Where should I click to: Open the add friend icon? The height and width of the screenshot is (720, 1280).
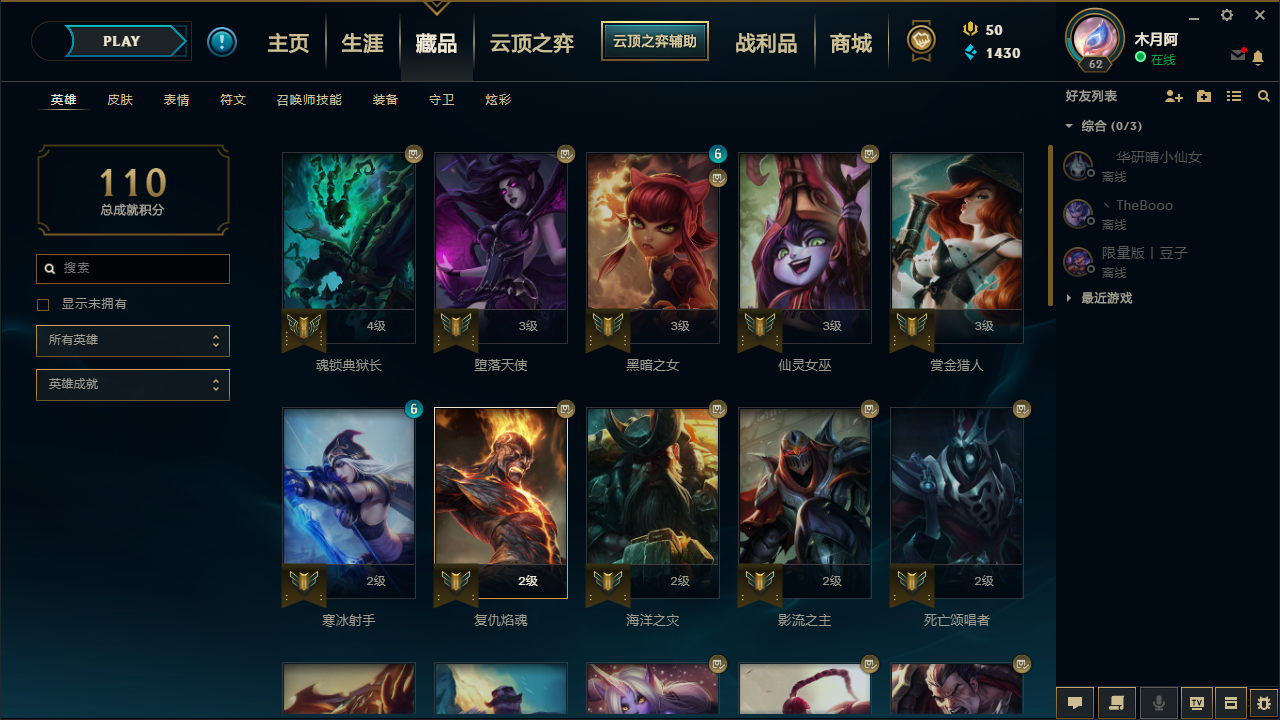pyautogui.click(x=1174, y=97)
